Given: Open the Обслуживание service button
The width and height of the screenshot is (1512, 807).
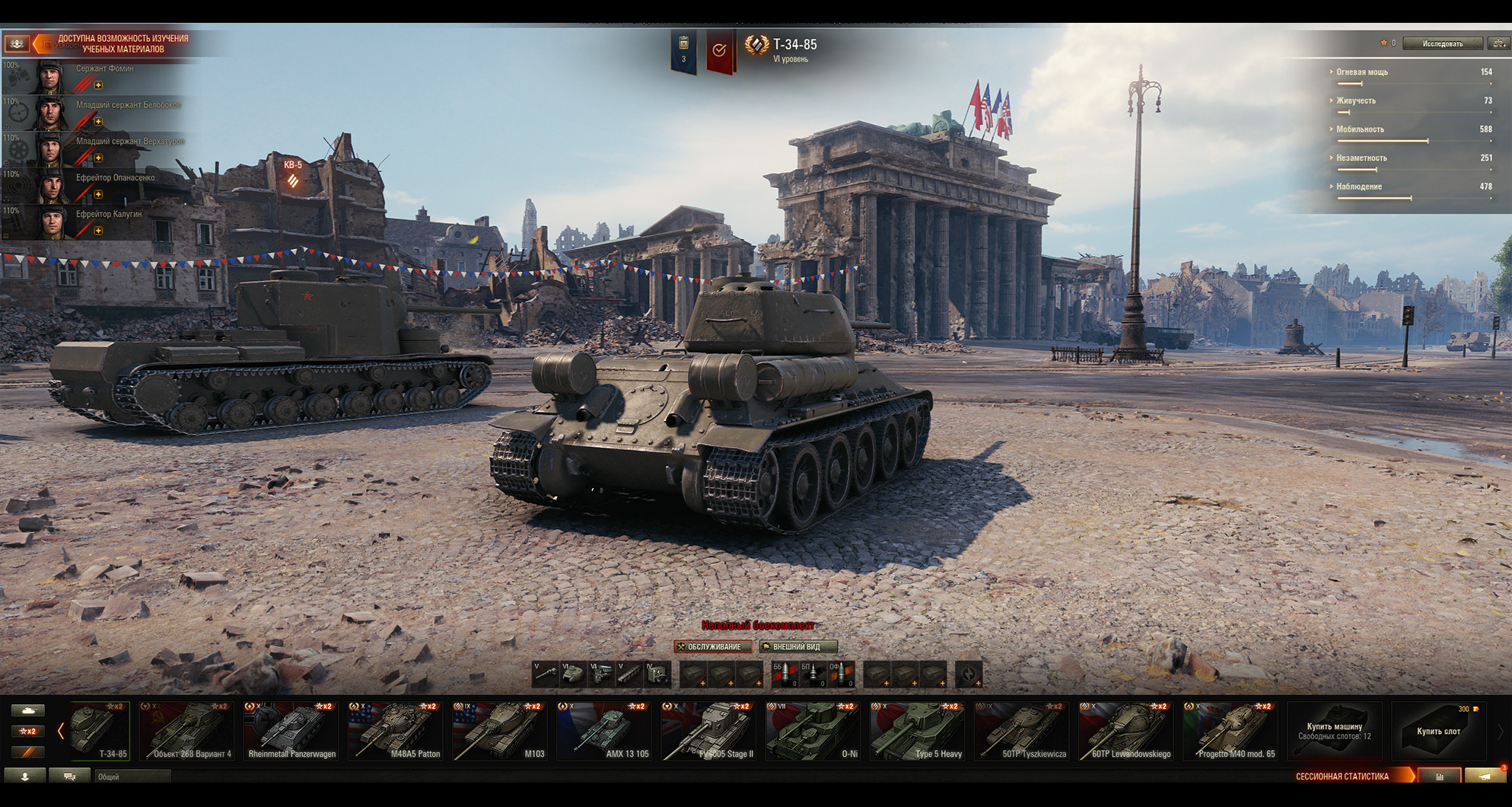Looking at the screenshot, I should 713,646.
